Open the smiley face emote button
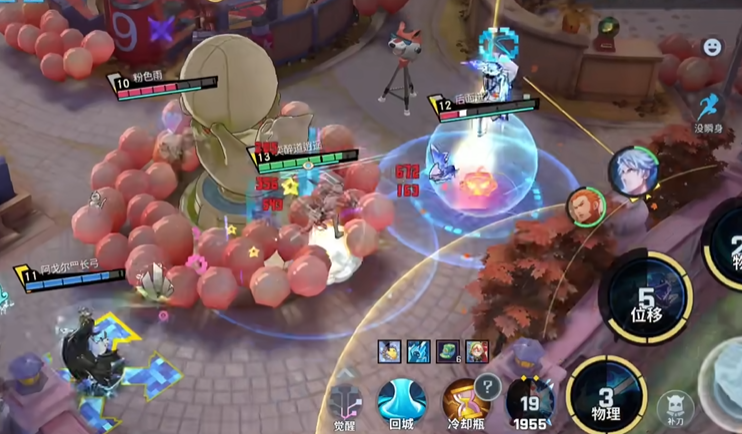The width and height of the screenshot is (742, 434). [711, 47]
